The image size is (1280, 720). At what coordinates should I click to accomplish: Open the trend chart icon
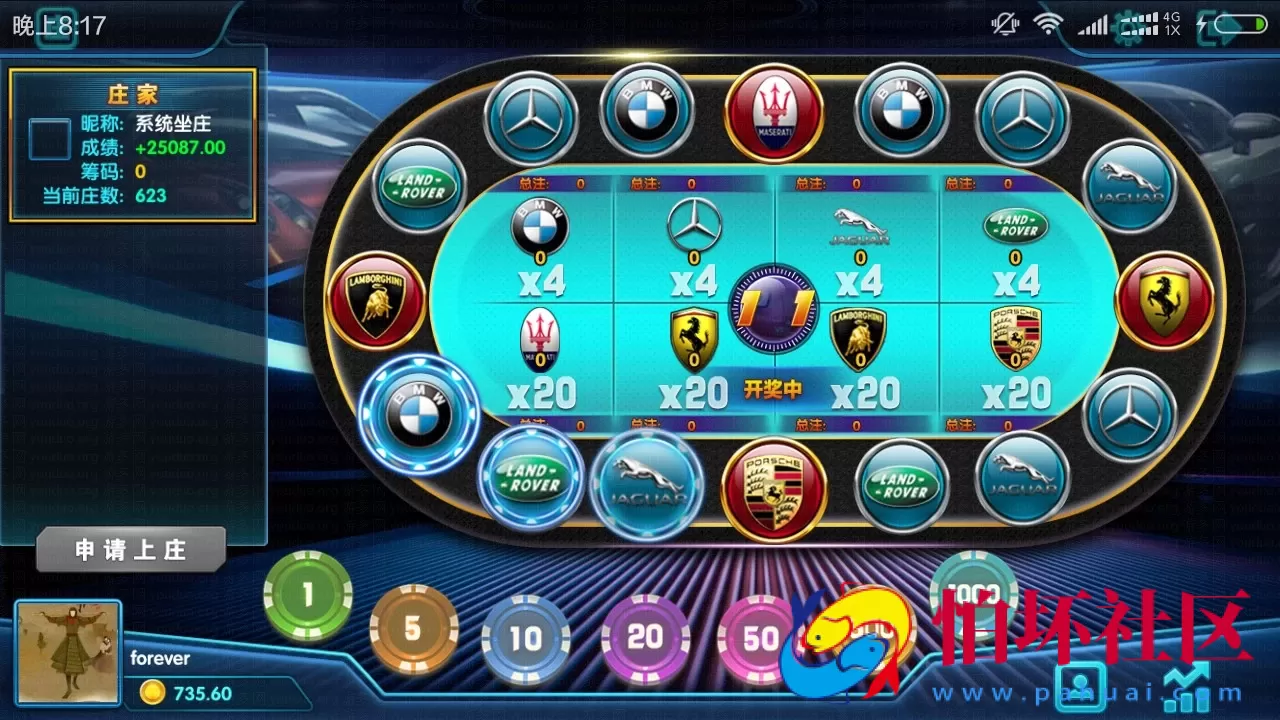(x=1186, y=688)
